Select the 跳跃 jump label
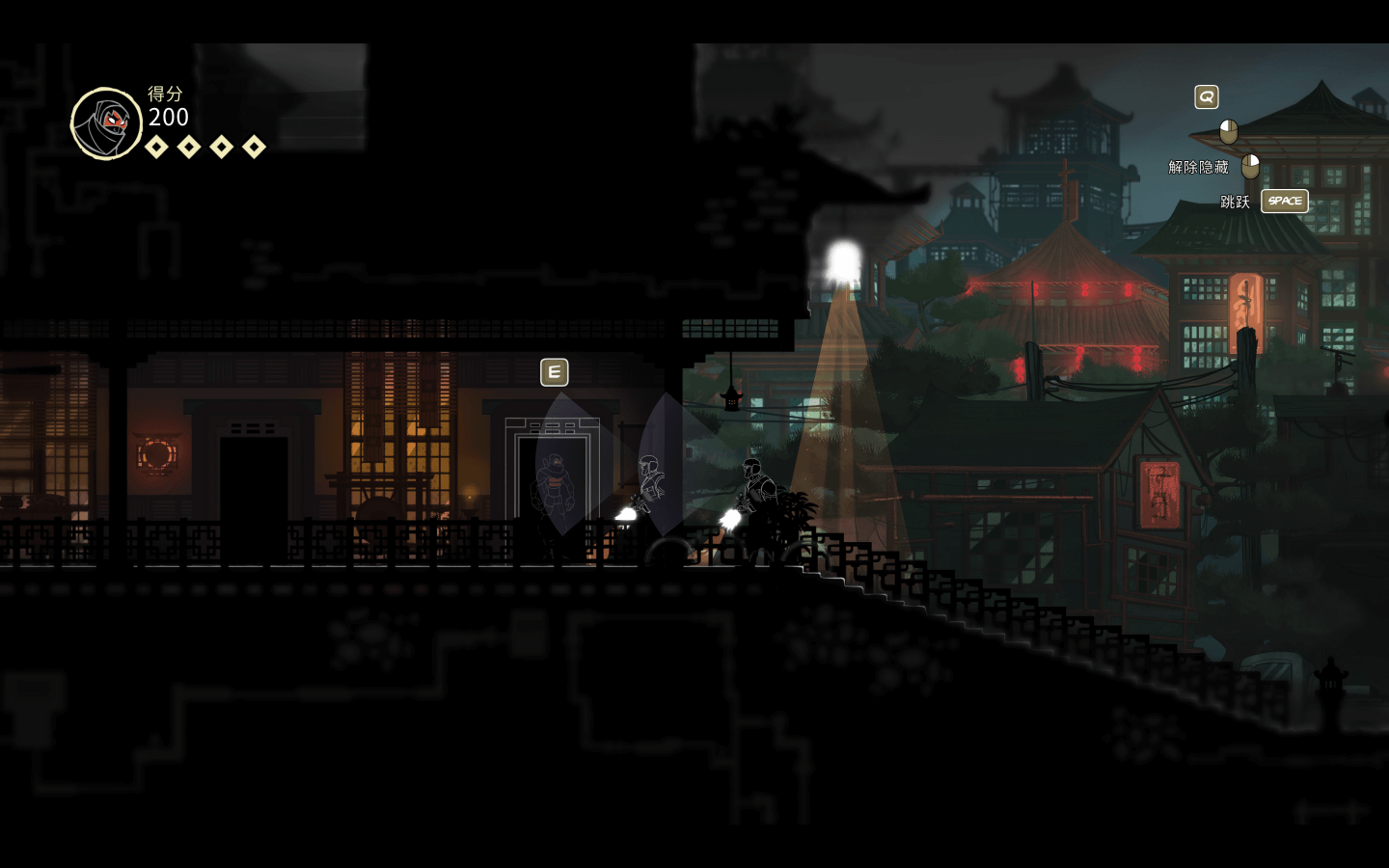 (1238, 202)
